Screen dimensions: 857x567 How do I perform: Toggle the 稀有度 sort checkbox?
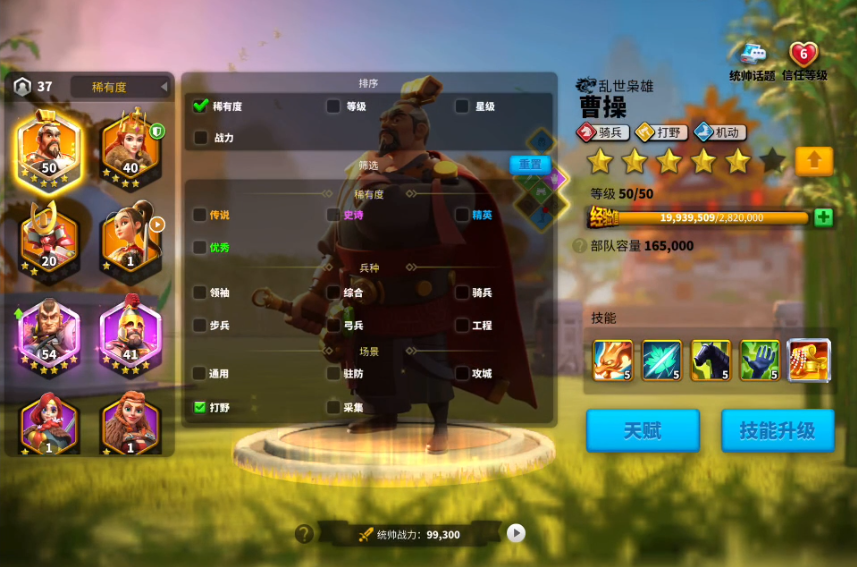[201, 105]
